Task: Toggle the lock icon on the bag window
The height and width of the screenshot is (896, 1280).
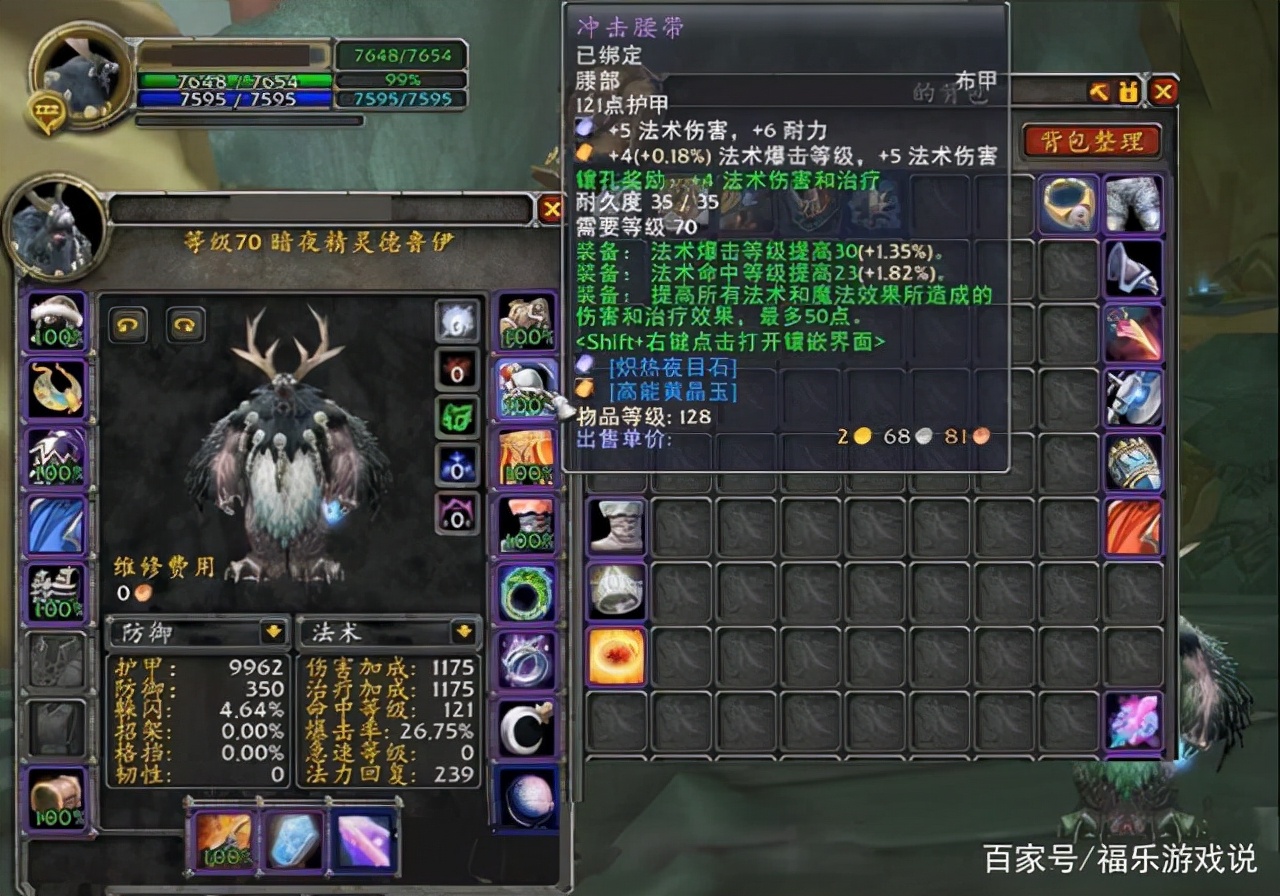Action: pyautogui.click(x=1128, y=92)
